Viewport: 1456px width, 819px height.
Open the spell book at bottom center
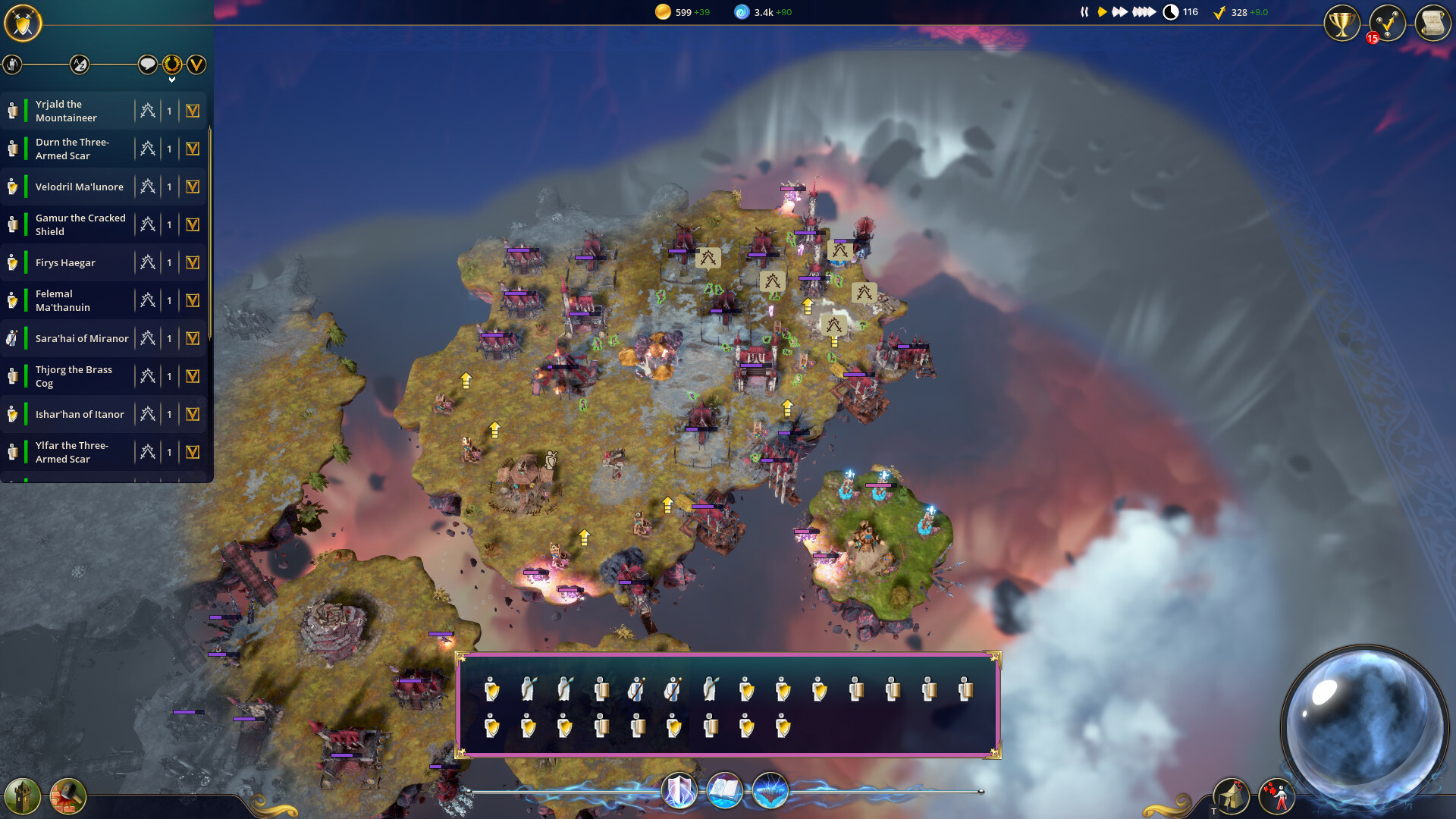725,790
